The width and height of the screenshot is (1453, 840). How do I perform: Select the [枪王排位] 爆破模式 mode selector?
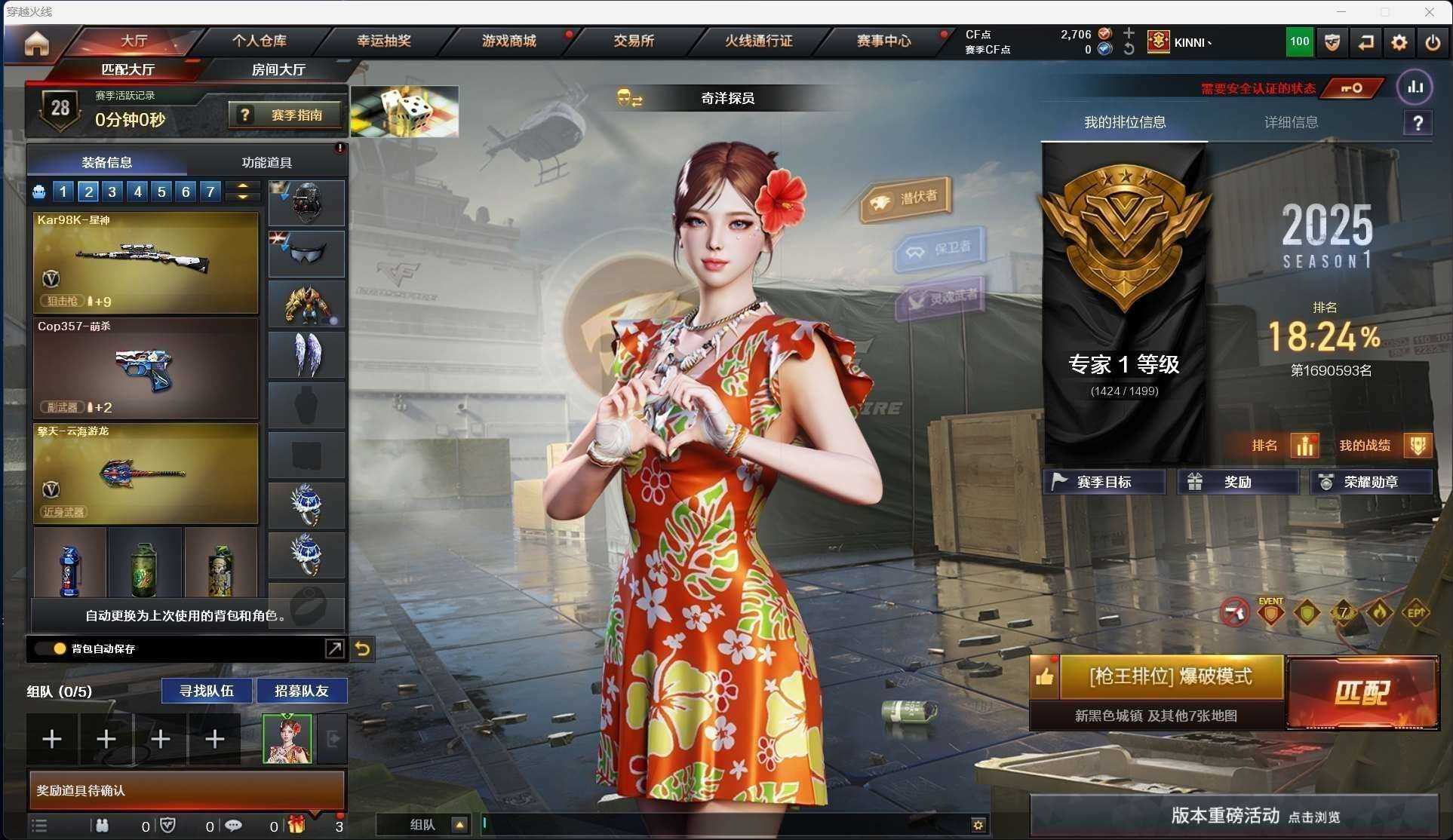pyautogui.click(x=1170, y=676)
